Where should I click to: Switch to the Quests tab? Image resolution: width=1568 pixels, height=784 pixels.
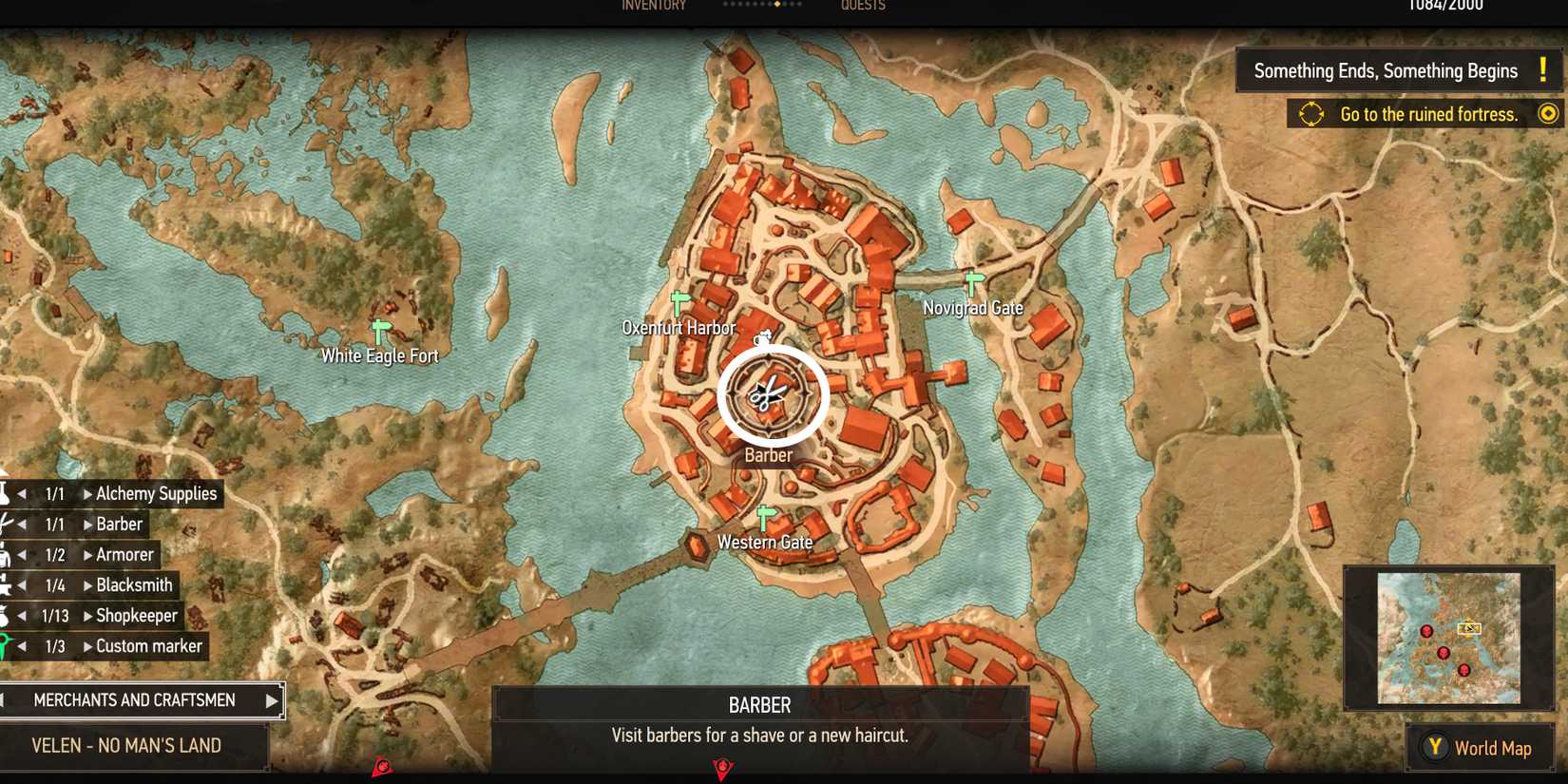tap(860, 6)
